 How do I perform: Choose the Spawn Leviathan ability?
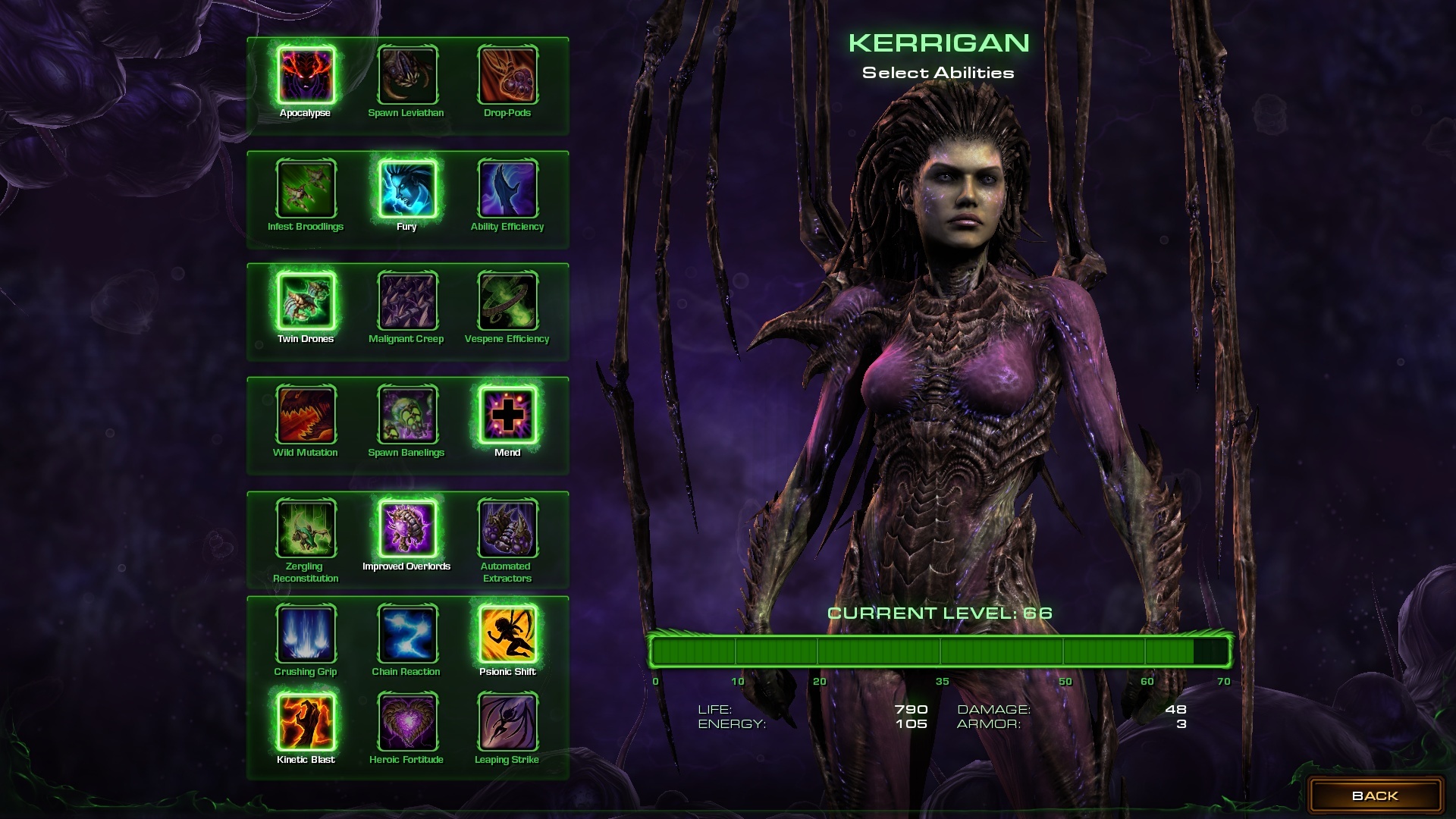pos(407,75)
